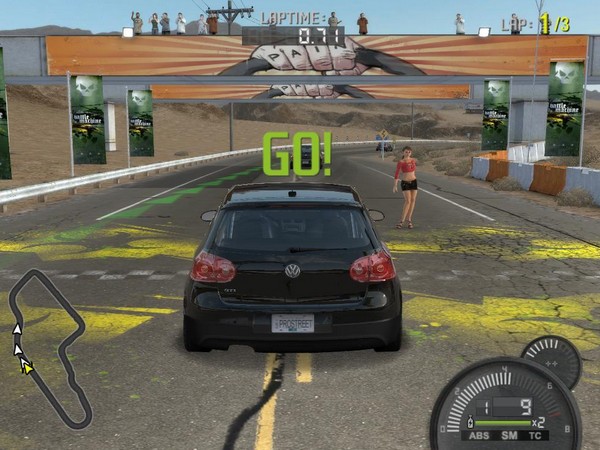Toggle the TC traction control indicator

tap(537, 435)
